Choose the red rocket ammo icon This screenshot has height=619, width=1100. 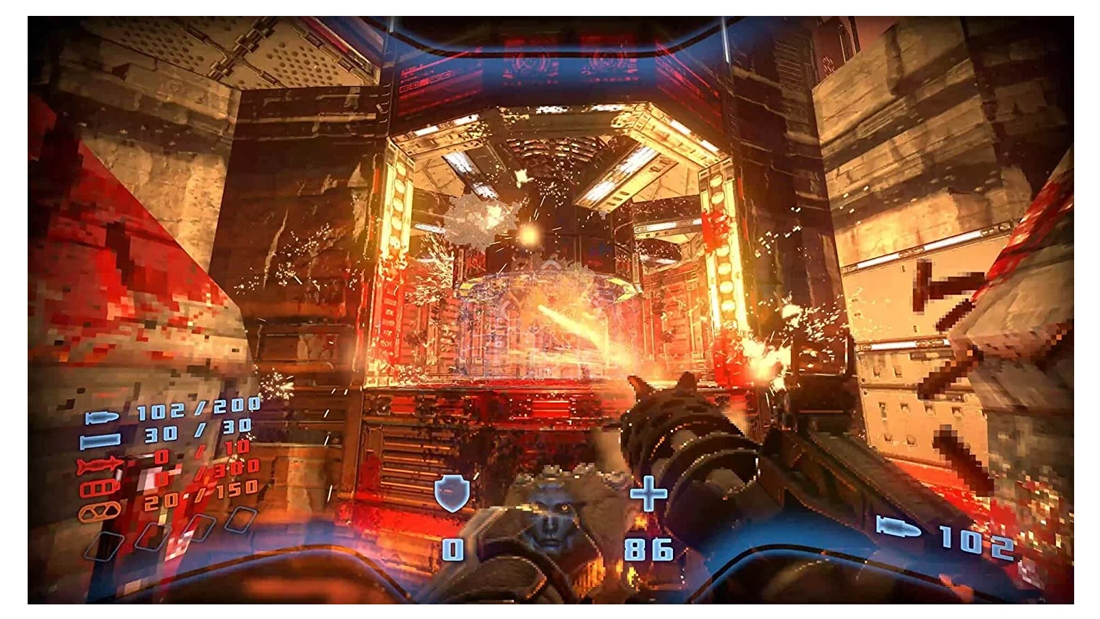click(99, 464)
